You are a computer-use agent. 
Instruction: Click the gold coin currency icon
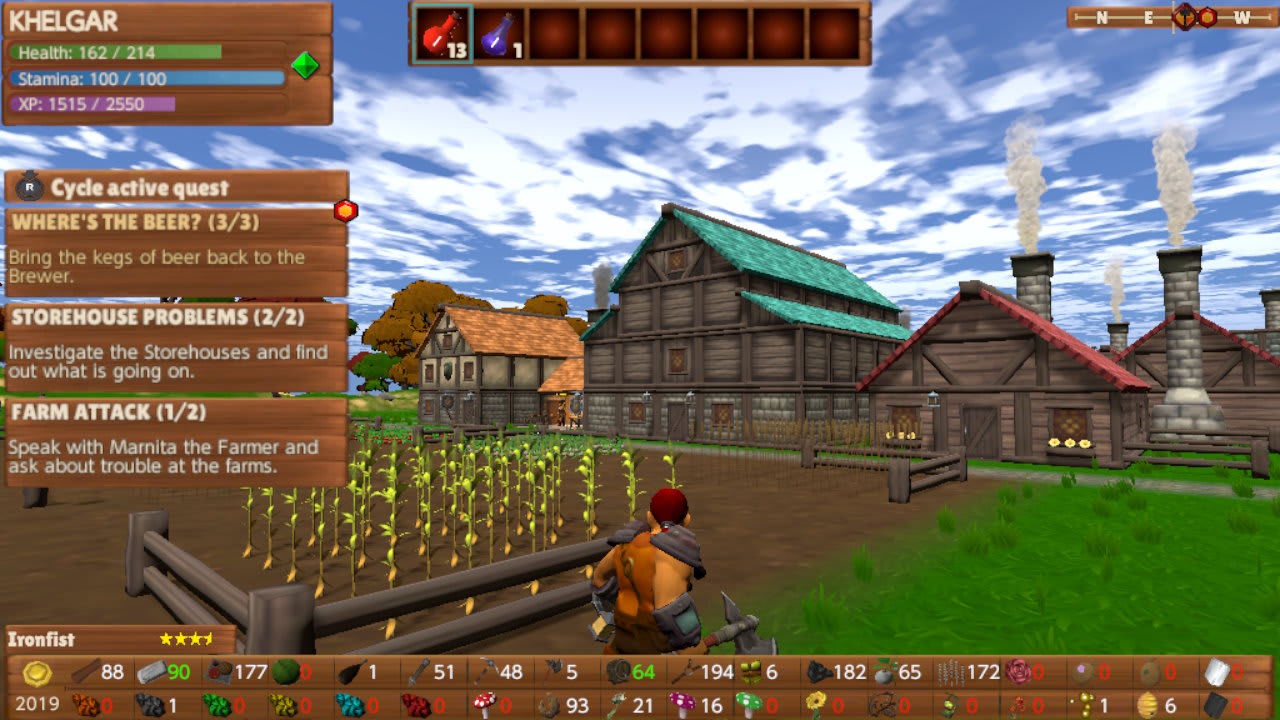35,673
